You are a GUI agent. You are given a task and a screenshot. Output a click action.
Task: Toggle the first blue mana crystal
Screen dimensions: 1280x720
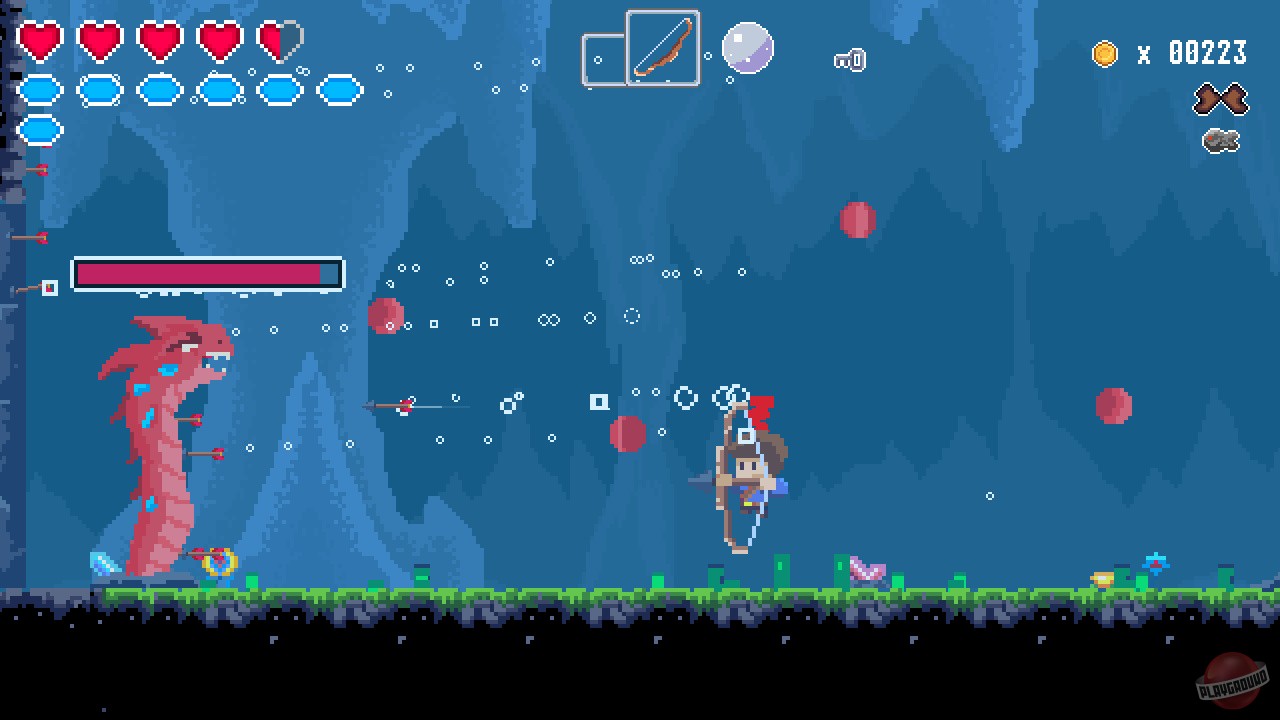click(40, 90)
